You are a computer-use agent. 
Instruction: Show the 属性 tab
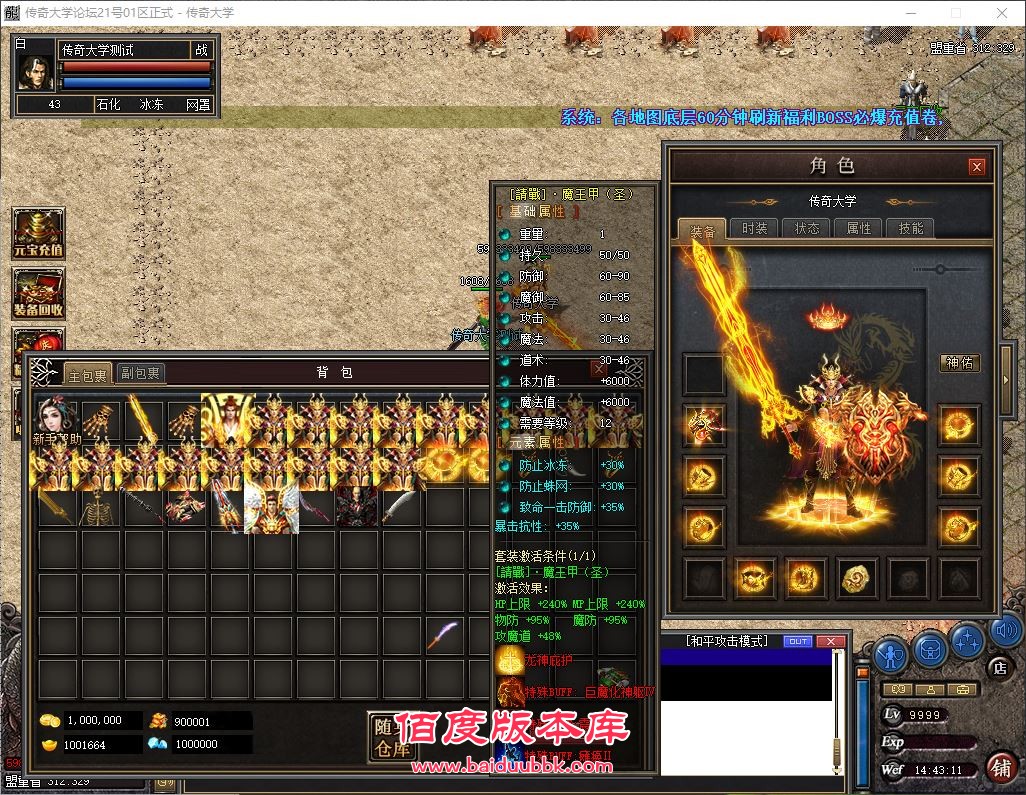point(859,228)
